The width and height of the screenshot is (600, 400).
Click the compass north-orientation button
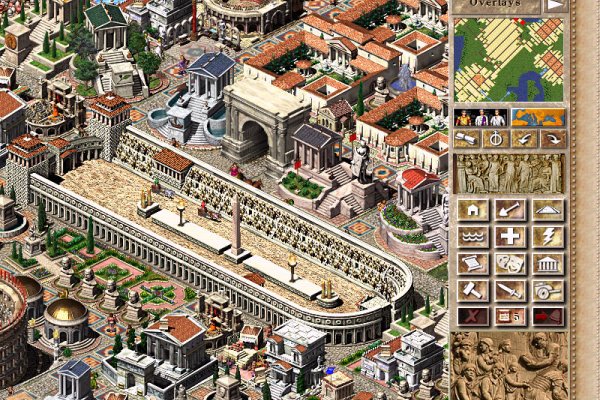(494, 140)
